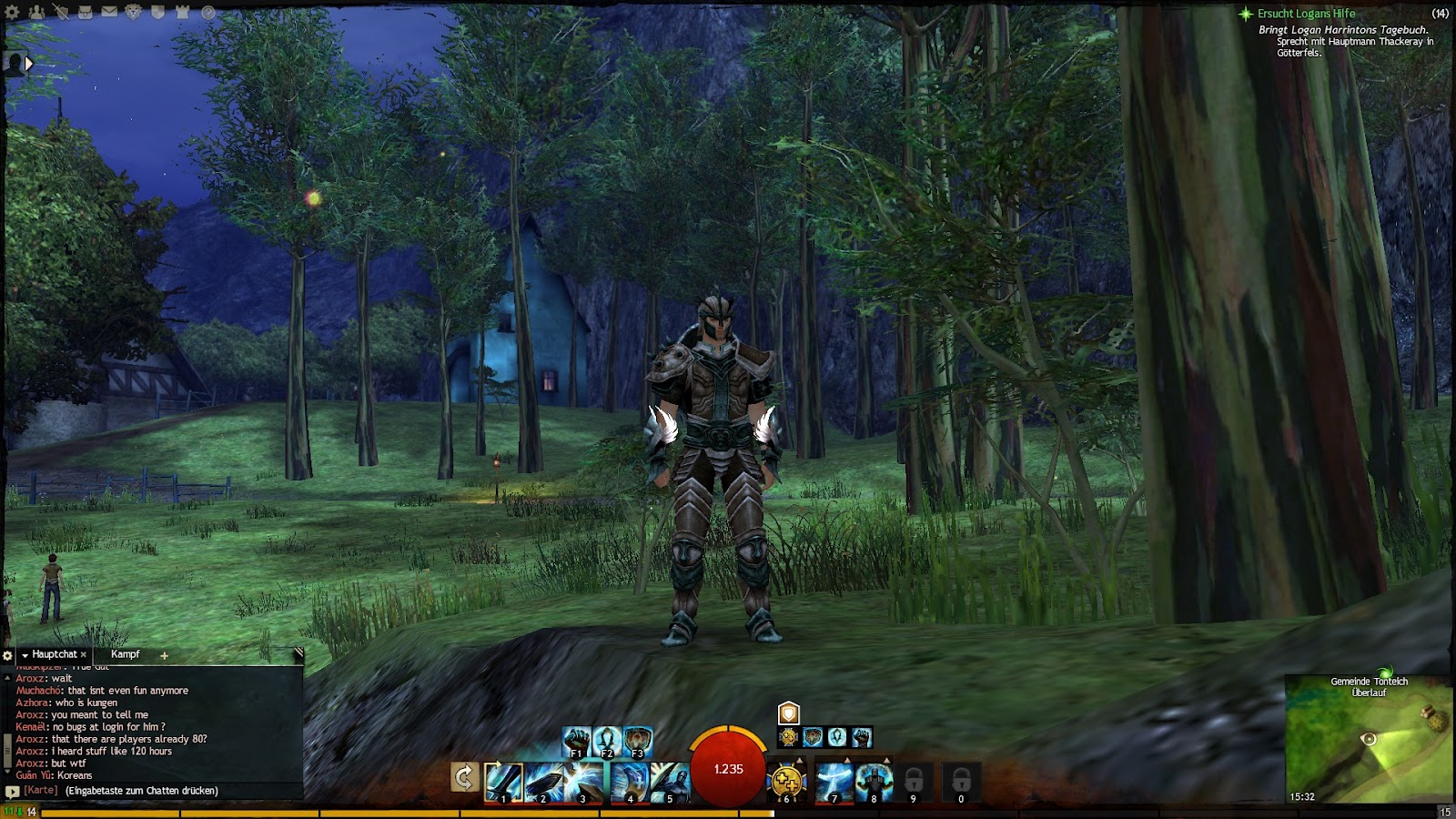Open the mail envelope icon
The width and height of the screenshot is (1456, 819).
click(109, 13)
